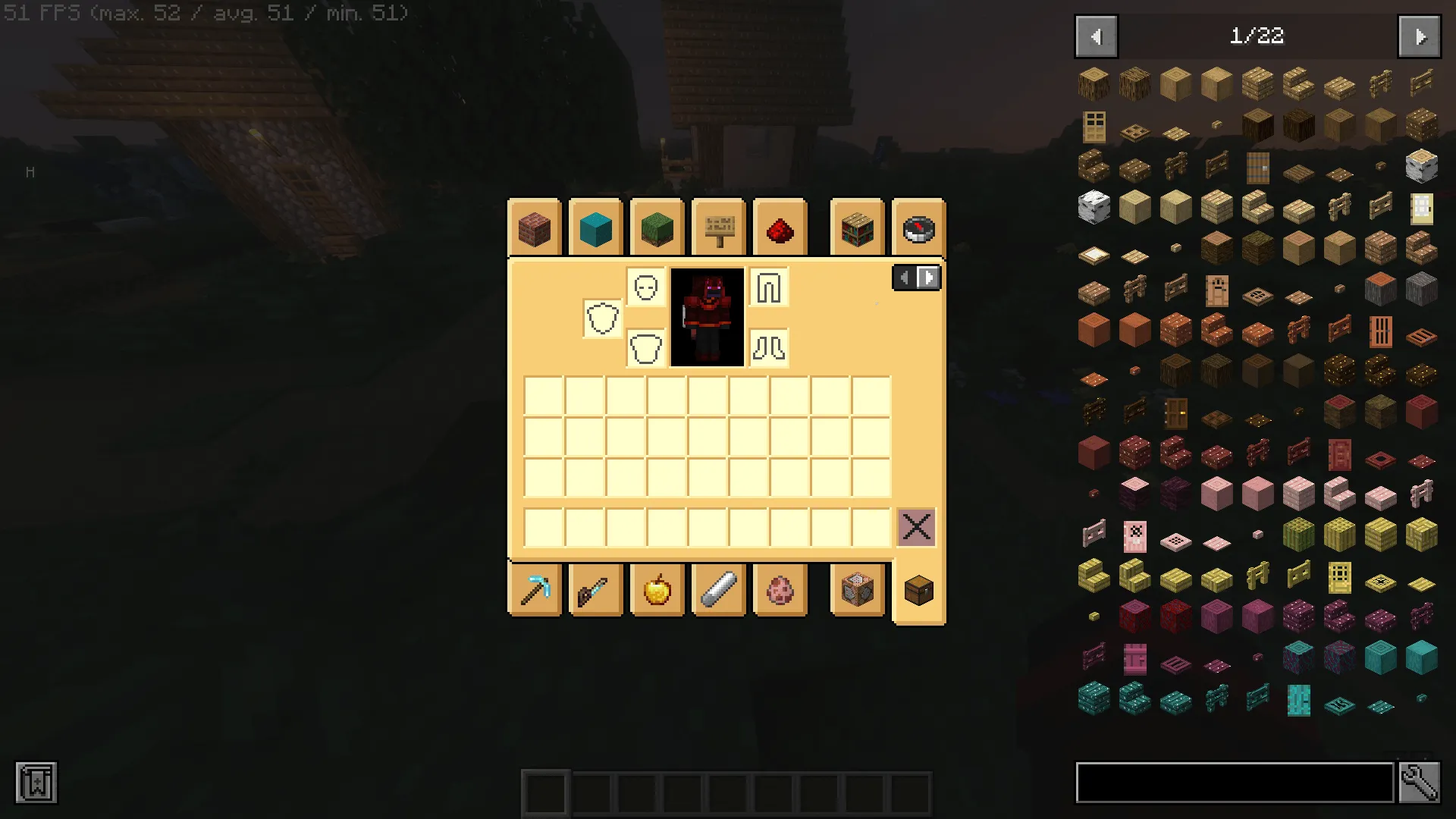
Task: Click the bookmarks icon in the bottom-left corner
Action: pos(34,783)
